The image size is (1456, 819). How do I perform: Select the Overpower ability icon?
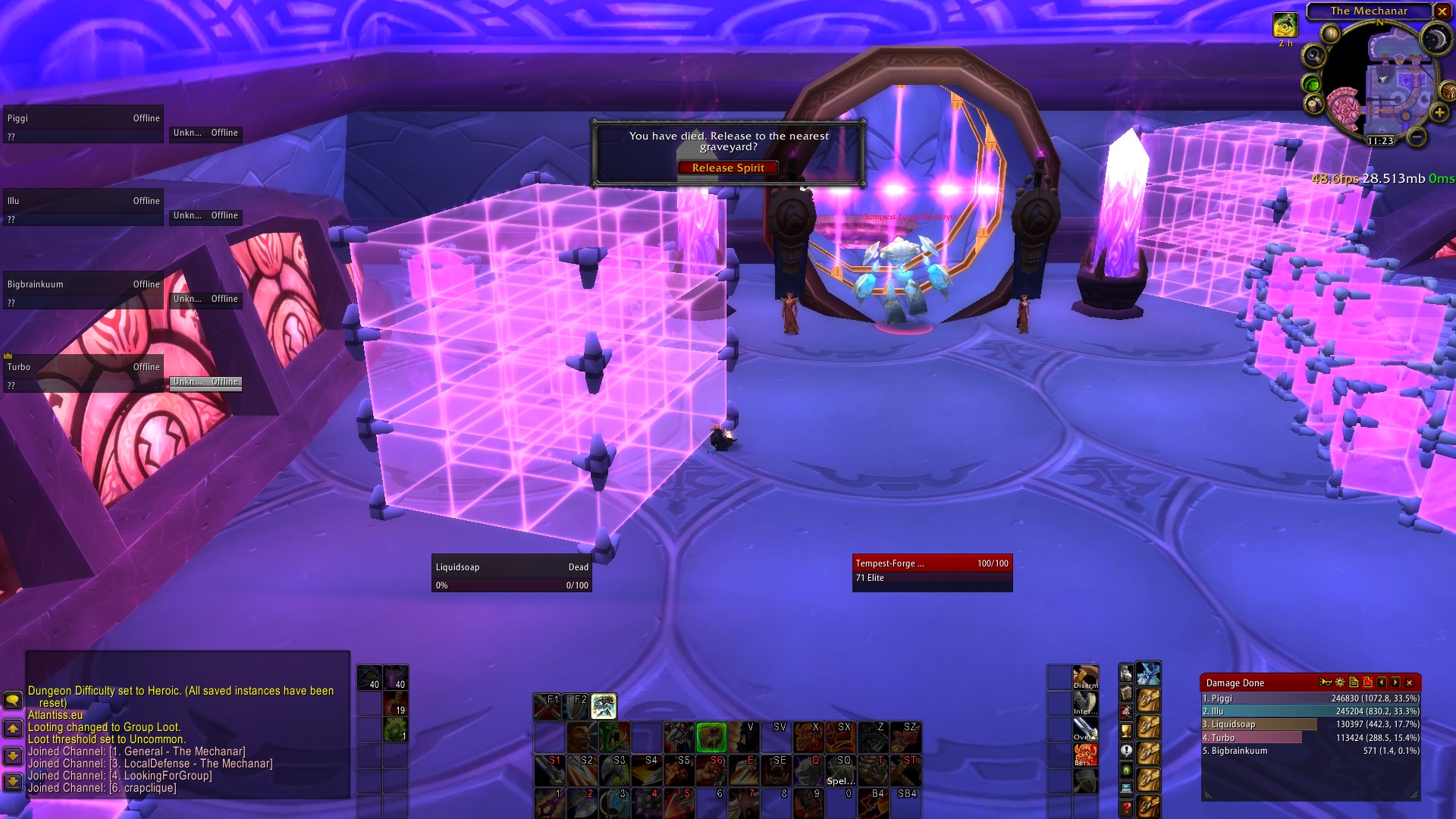pos(1085,727)
